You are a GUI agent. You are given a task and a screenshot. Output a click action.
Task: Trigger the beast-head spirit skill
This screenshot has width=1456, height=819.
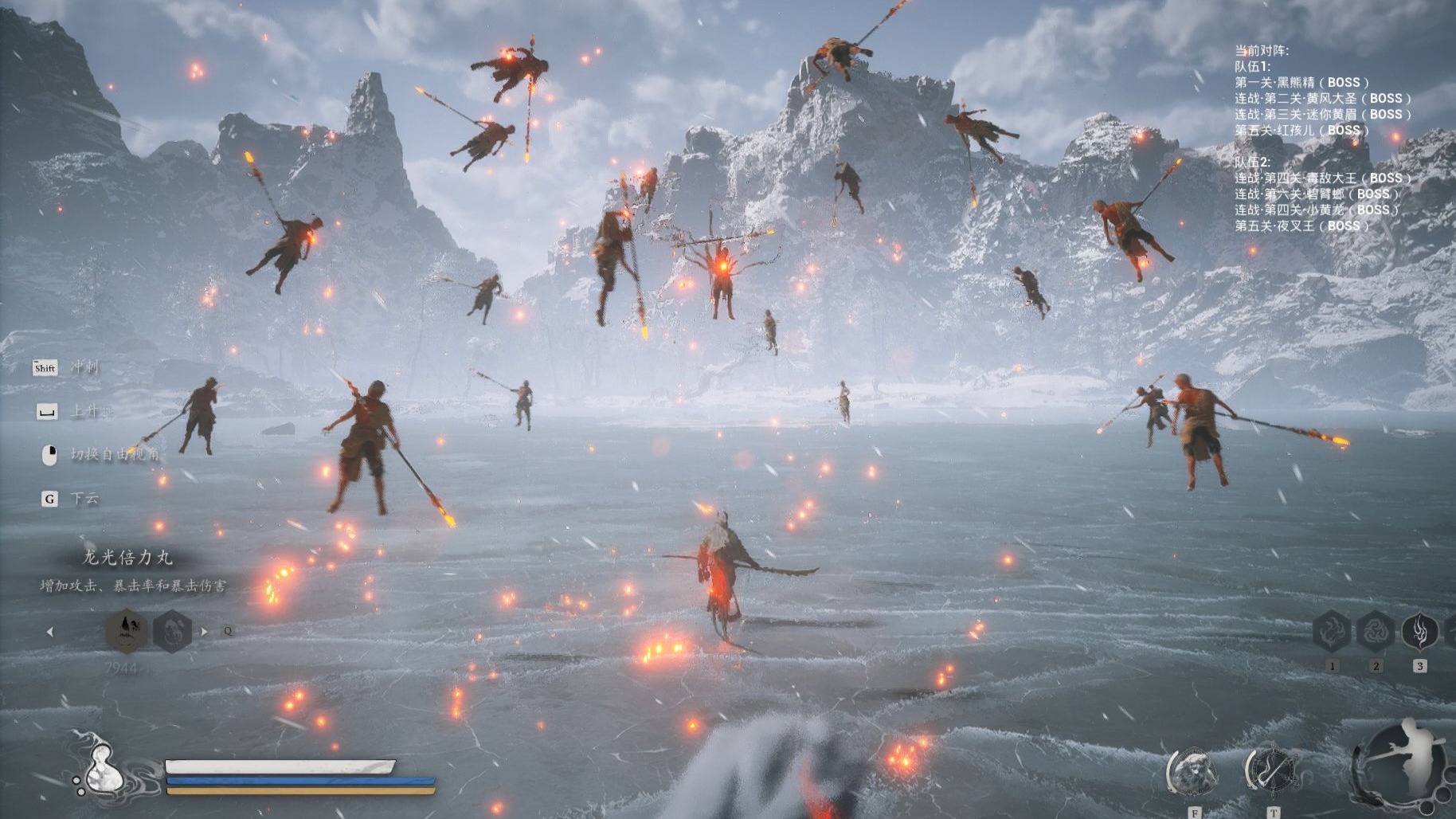tap(1192, 773)
